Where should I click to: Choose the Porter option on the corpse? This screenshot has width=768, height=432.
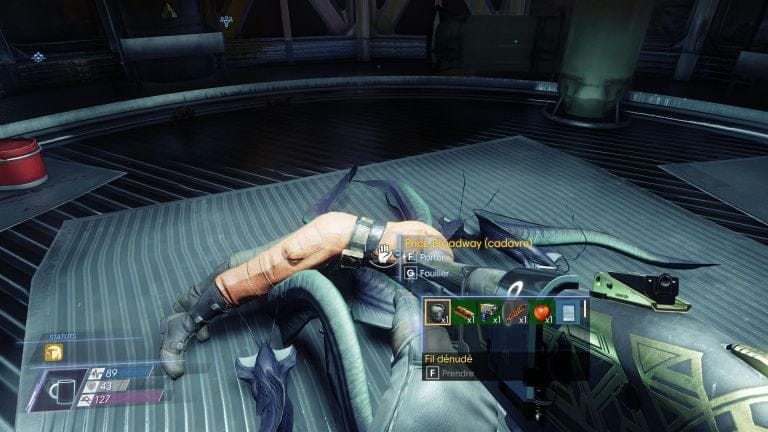[x=431, y=256]
